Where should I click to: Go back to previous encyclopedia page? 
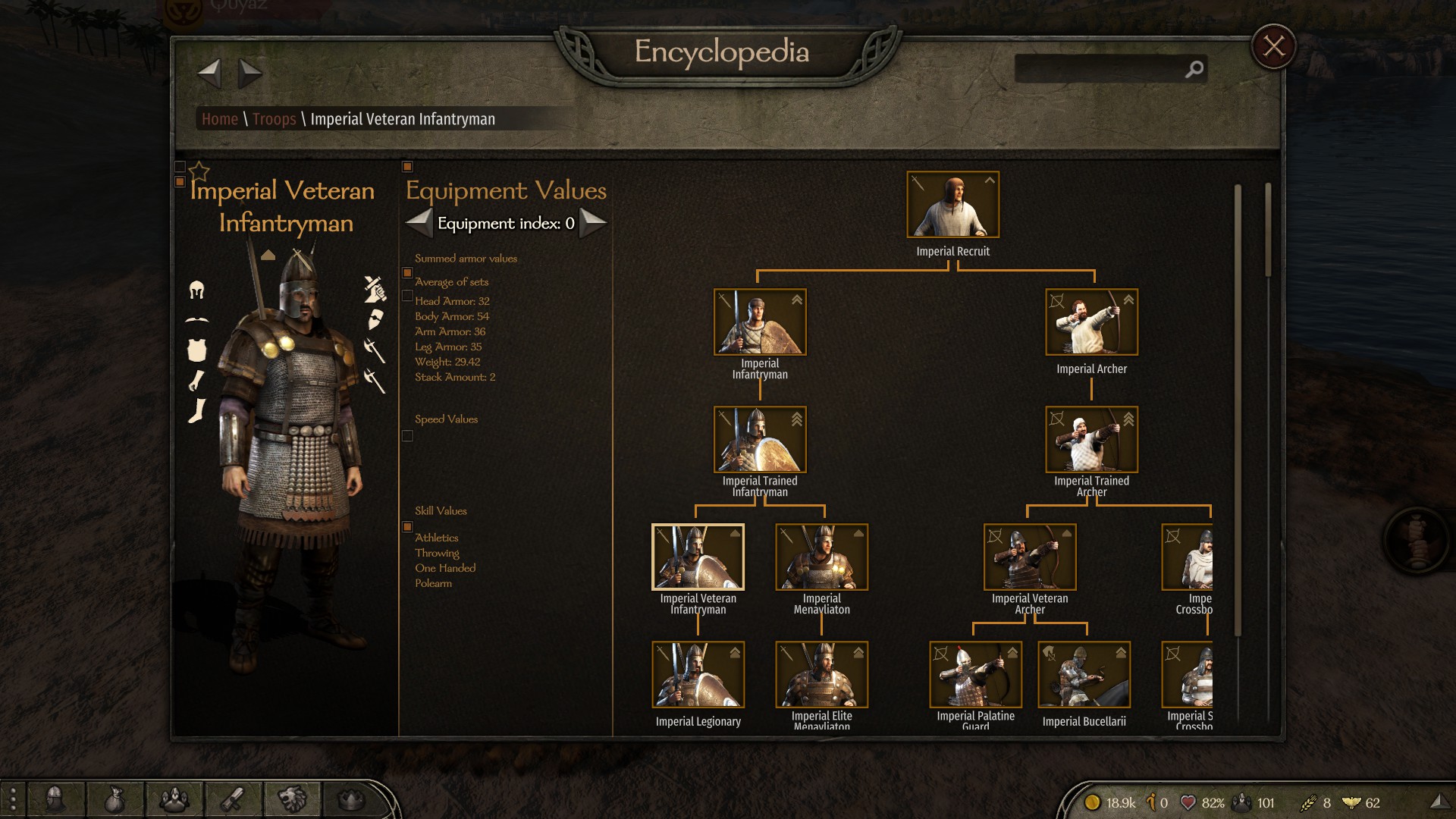pos(209,74)
